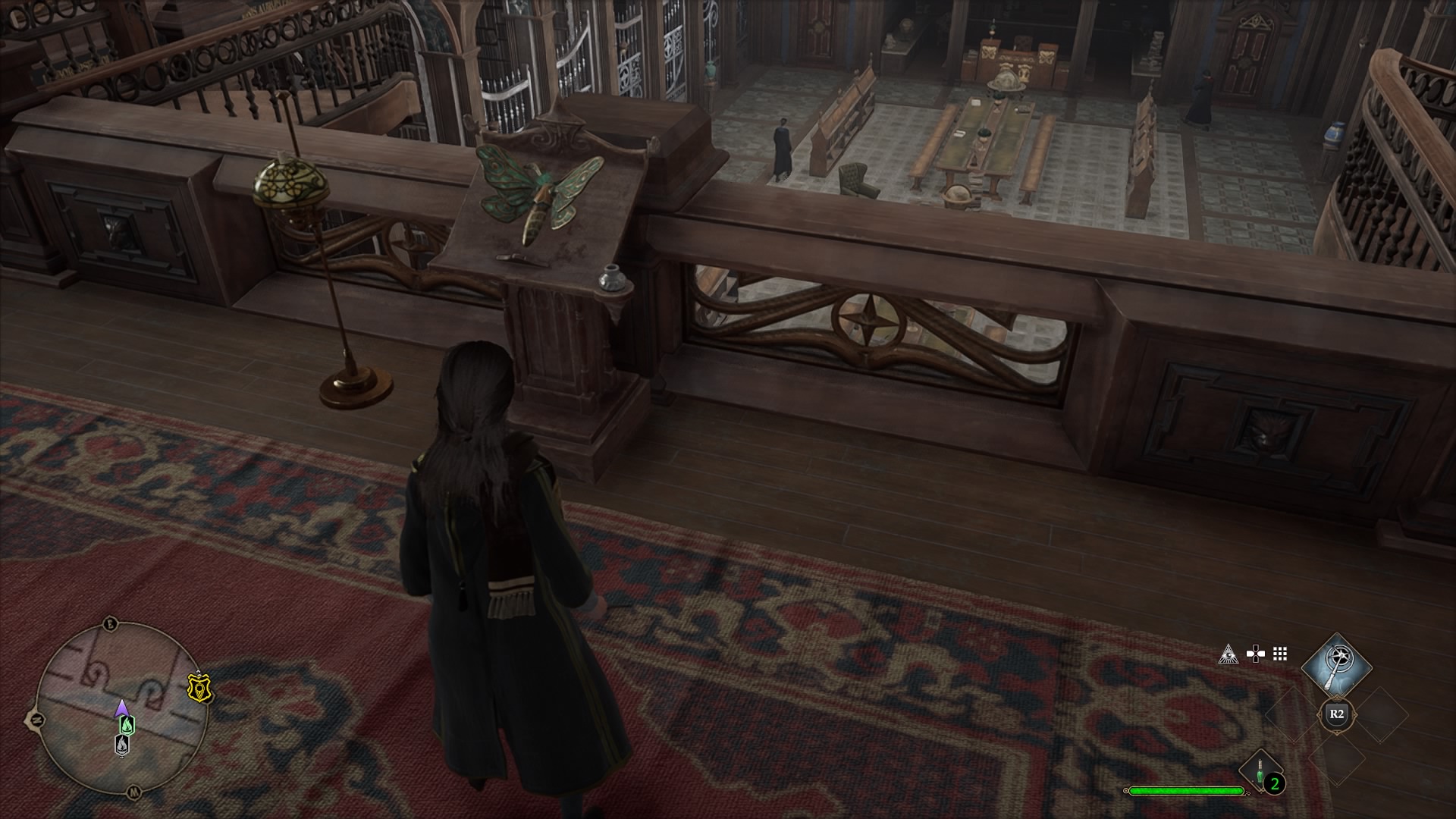Click the white d-pad spell set icon
Screen dimensions: 1456x819
tap(1255, 654)
